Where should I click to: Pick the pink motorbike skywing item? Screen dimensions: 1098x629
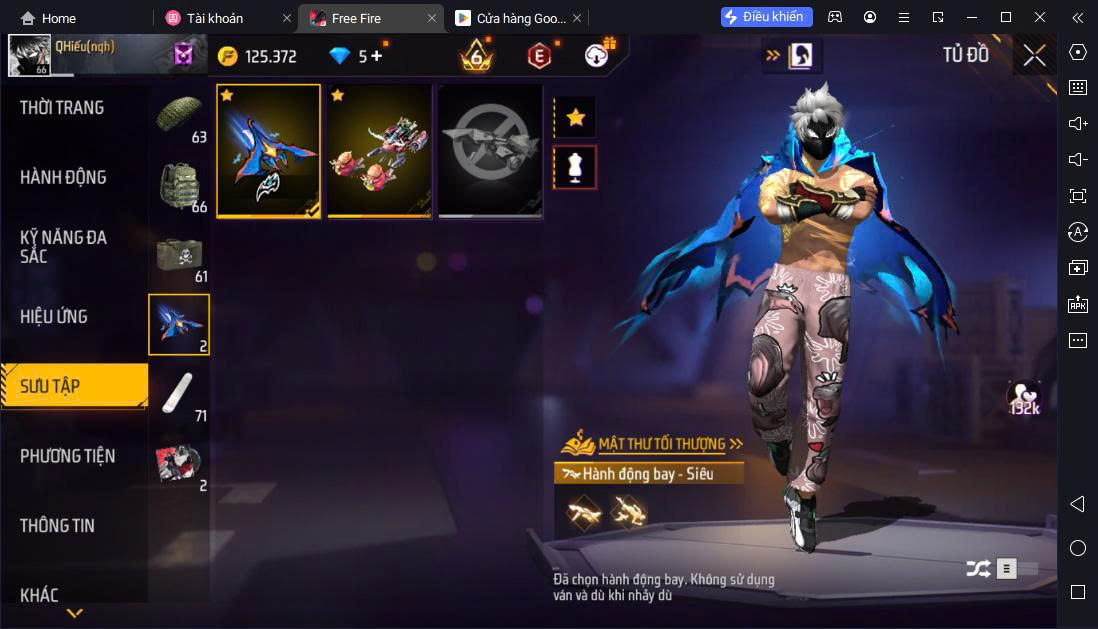(380, 151)
